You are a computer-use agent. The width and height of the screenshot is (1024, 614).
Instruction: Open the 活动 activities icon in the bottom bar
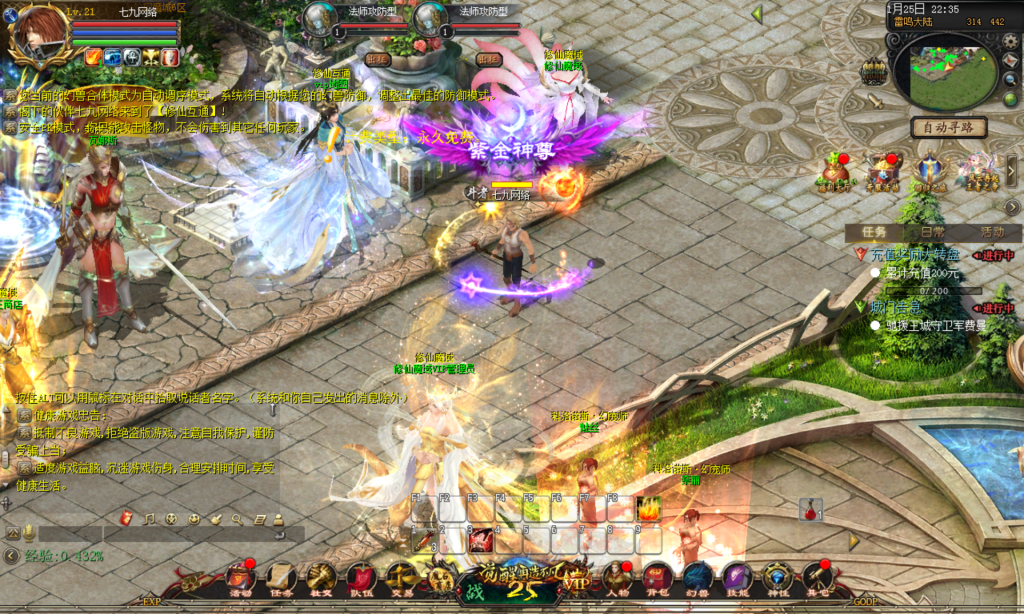[x=240, y=577]
